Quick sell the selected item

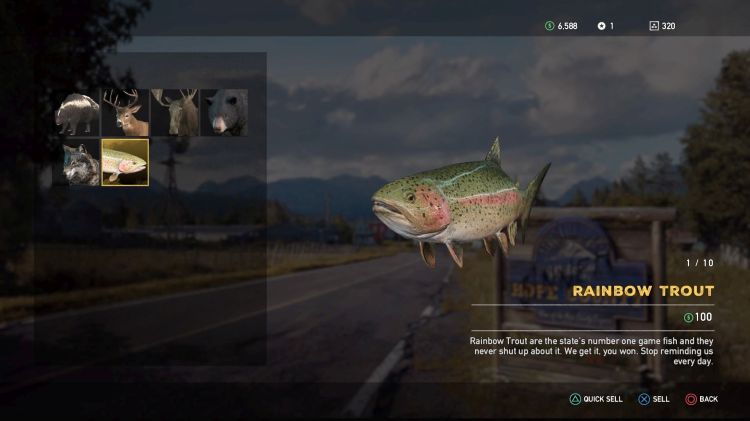(x=597, y=399)
